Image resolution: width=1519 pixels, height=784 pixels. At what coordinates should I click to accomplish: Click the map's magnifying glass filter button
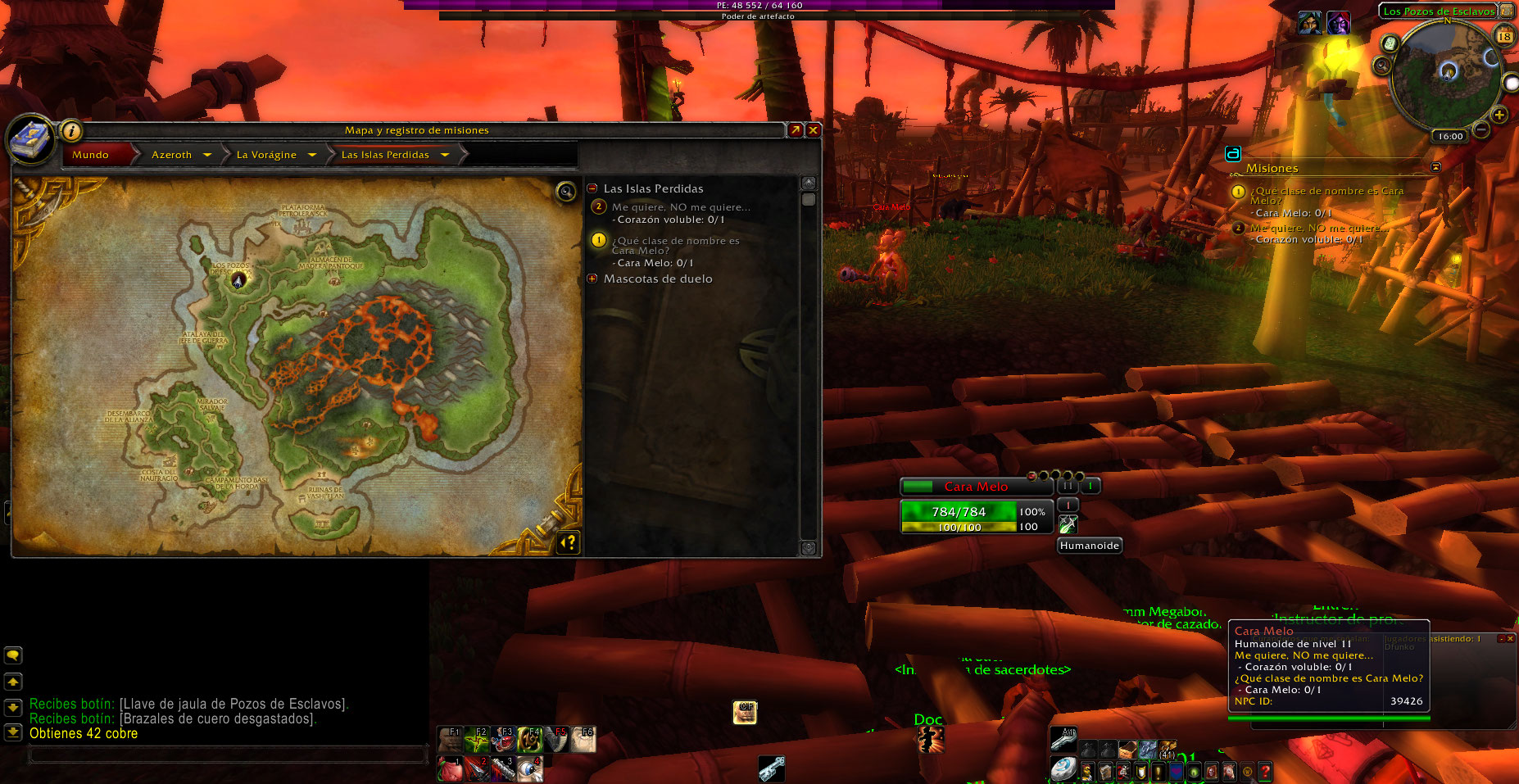tap(566, 192)
